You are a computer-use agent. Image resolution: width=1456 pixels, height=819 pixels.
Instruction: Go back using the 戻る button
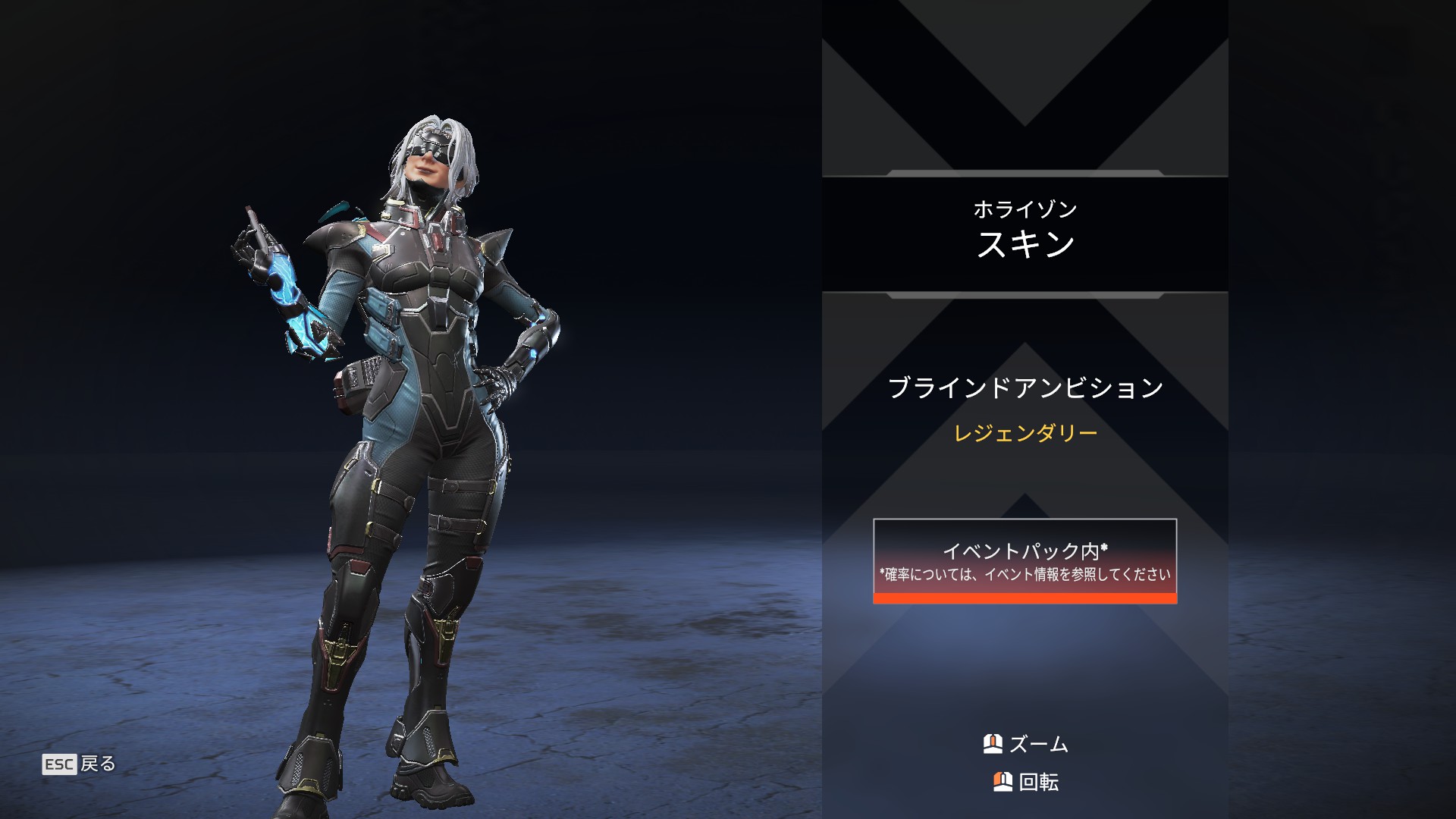[x=80, y=764]
